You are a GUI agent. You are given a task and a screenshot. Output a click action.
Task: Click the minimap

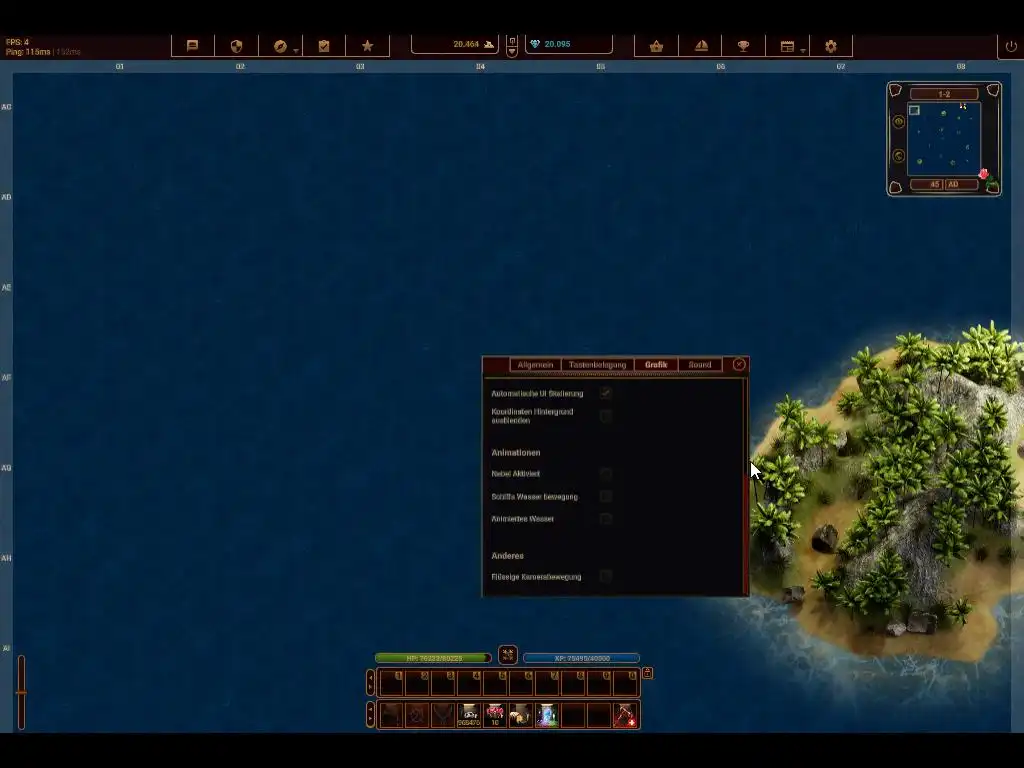[944, 139]
